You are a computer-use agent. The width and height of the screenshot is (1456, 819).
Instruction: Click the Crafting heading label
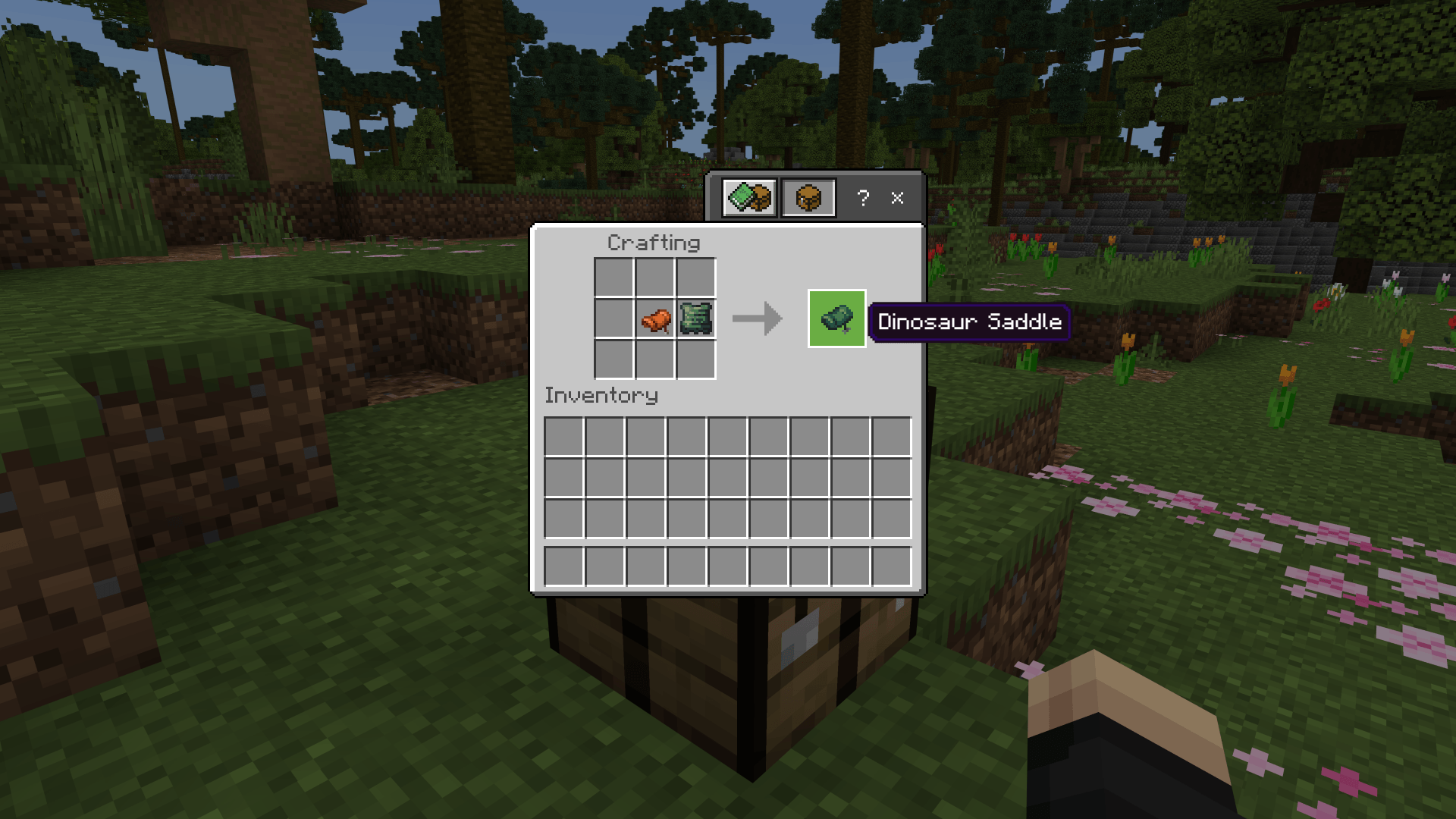(654, 243)
